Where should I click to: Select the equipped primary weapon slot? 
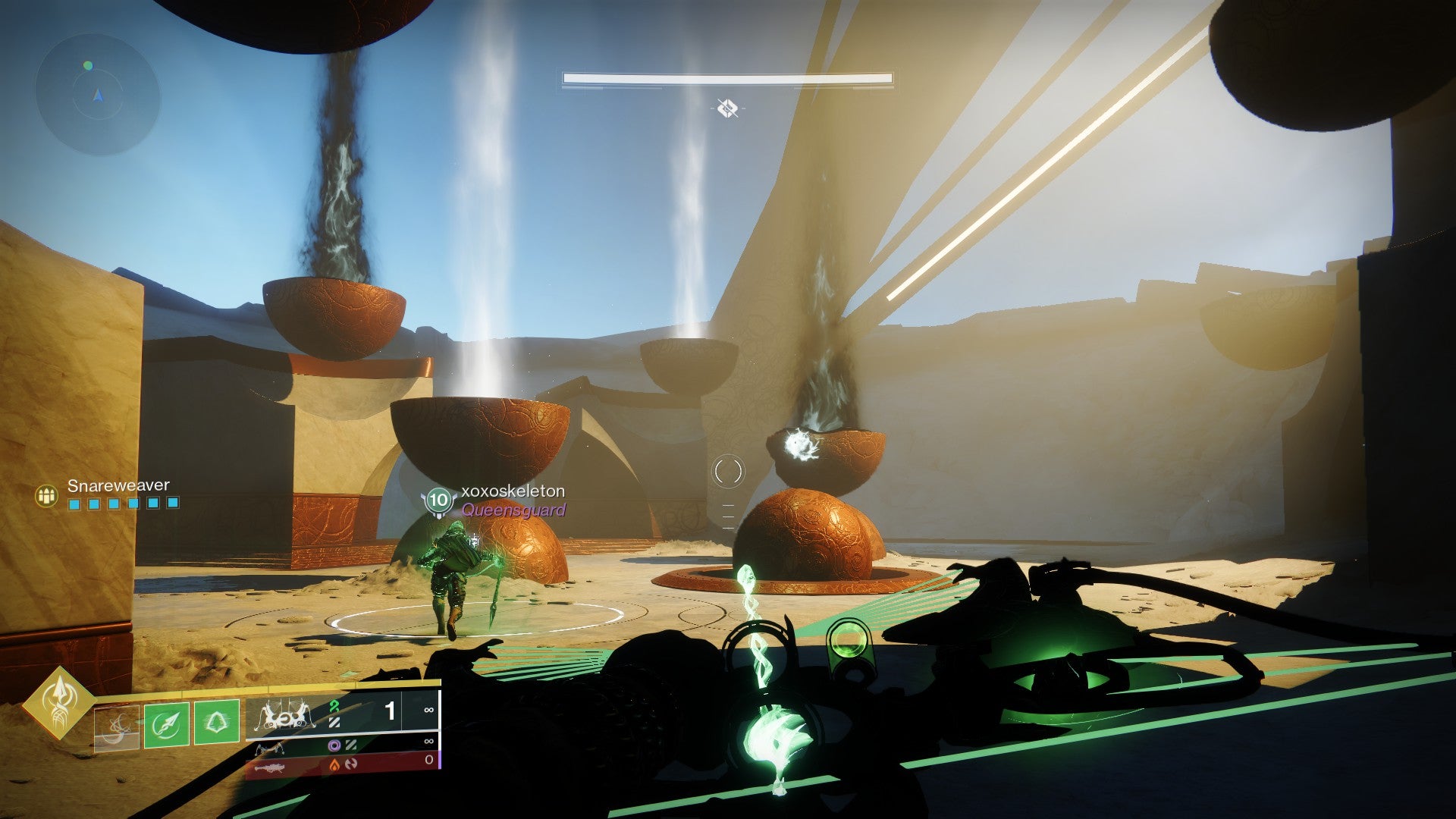point(343,714)
